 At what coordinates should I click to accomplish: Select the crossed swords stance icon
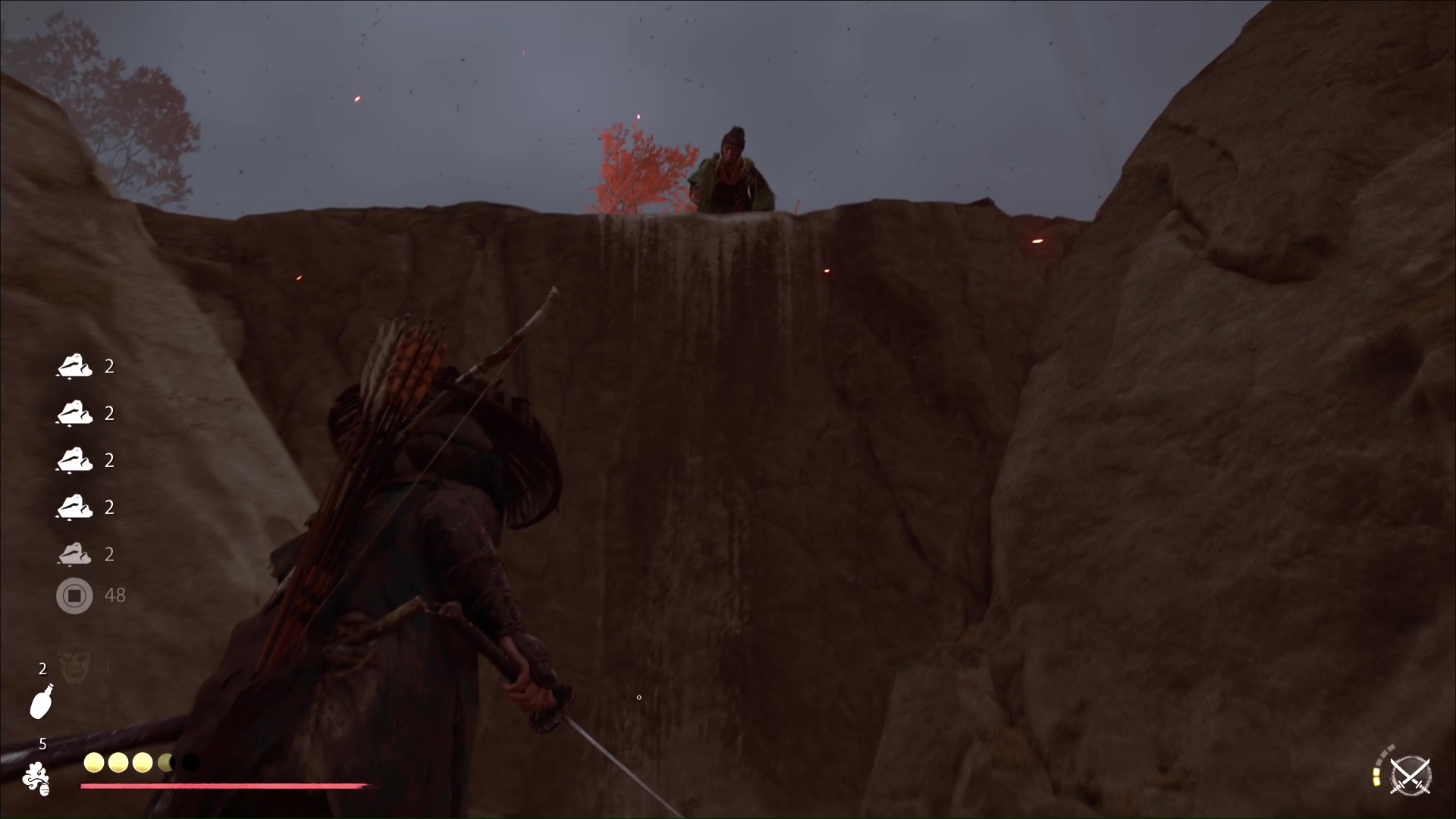click(x=1410, y=777)
